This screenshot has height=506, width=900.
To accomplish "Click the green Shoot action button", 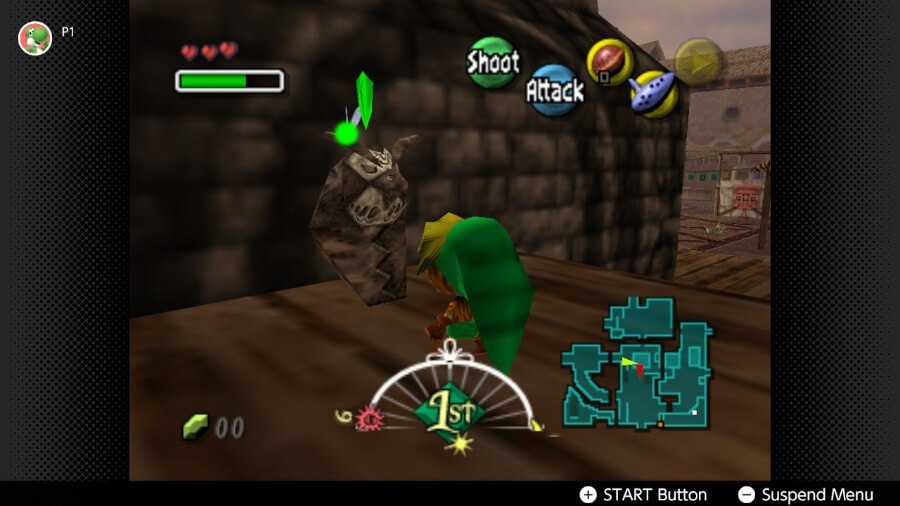I will click(x=492, y=62).
